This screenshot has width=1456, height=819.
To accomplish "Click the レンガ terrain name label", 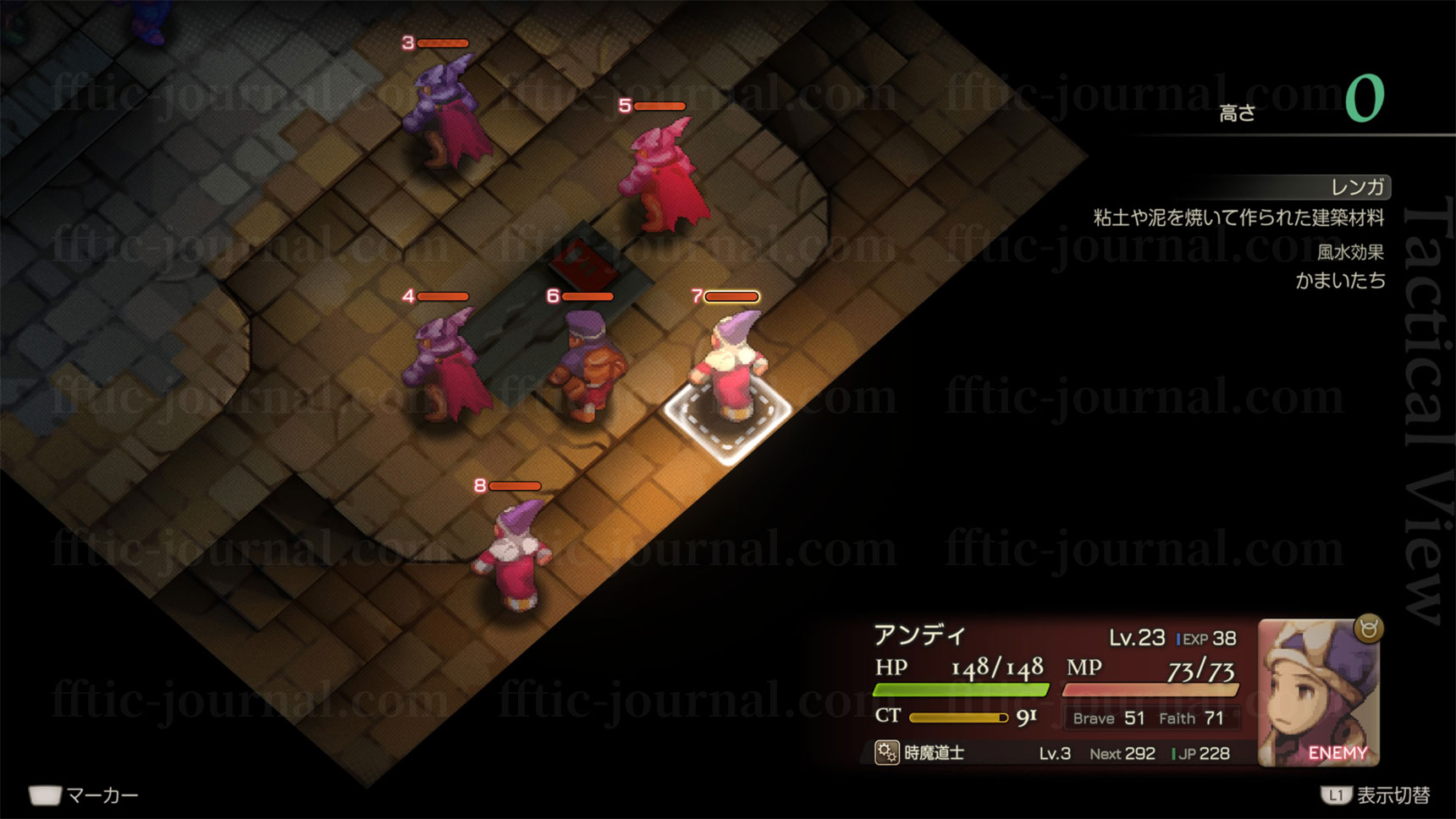I will click(x=1357, y=187).
